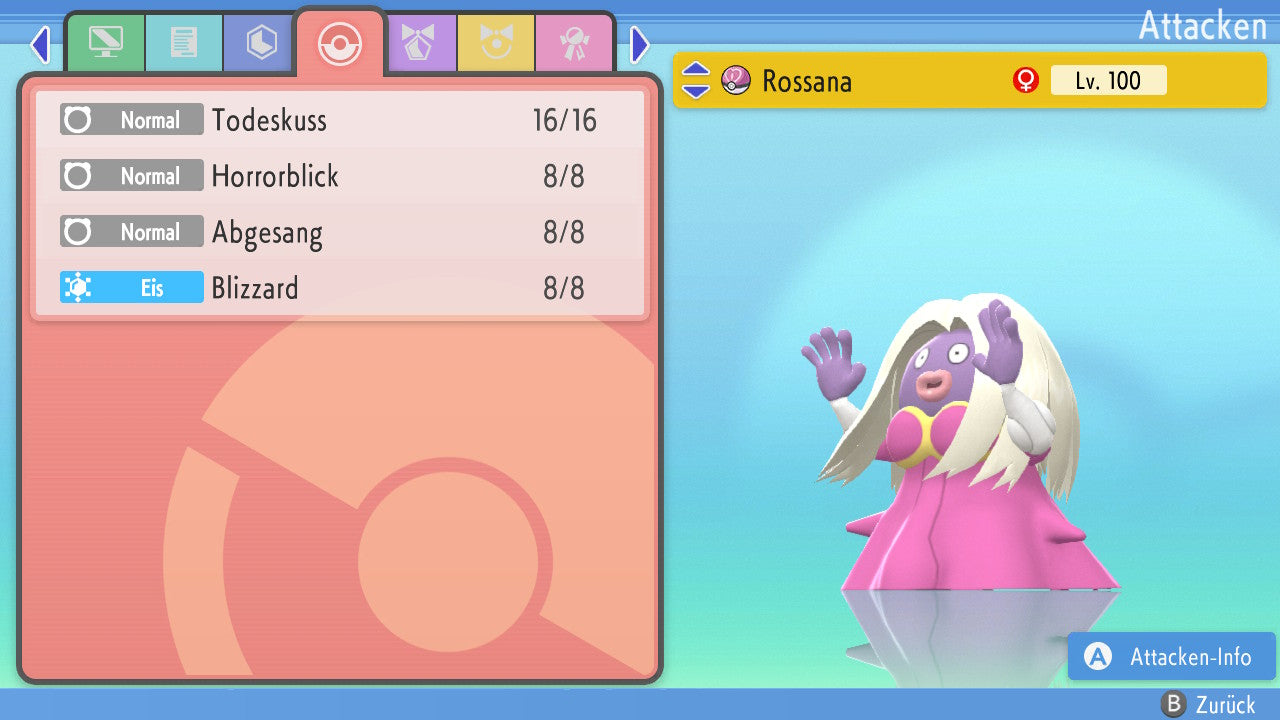Select the move Todeskuss

click(x=340, y=120)
